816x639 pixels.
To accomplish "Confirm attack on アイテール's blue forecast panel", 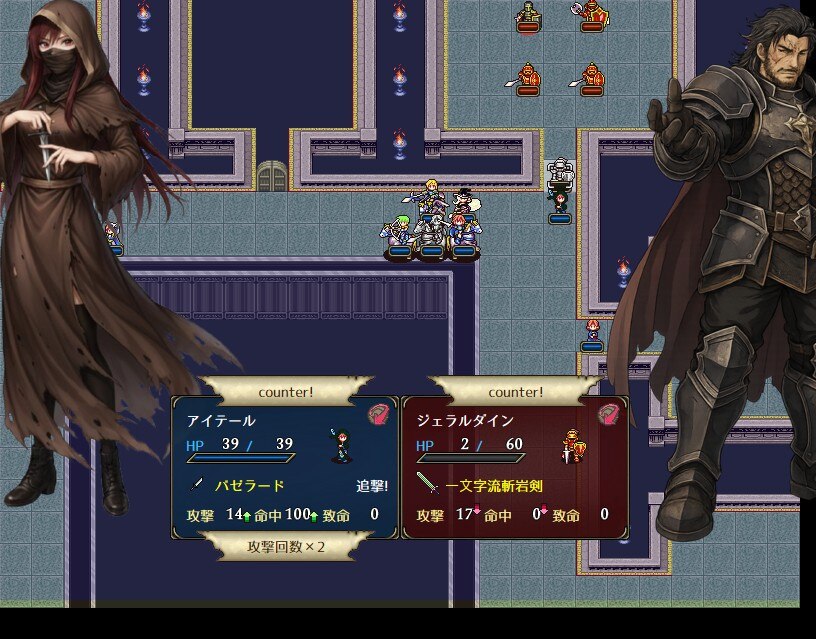I will click(x=285, y=467).
